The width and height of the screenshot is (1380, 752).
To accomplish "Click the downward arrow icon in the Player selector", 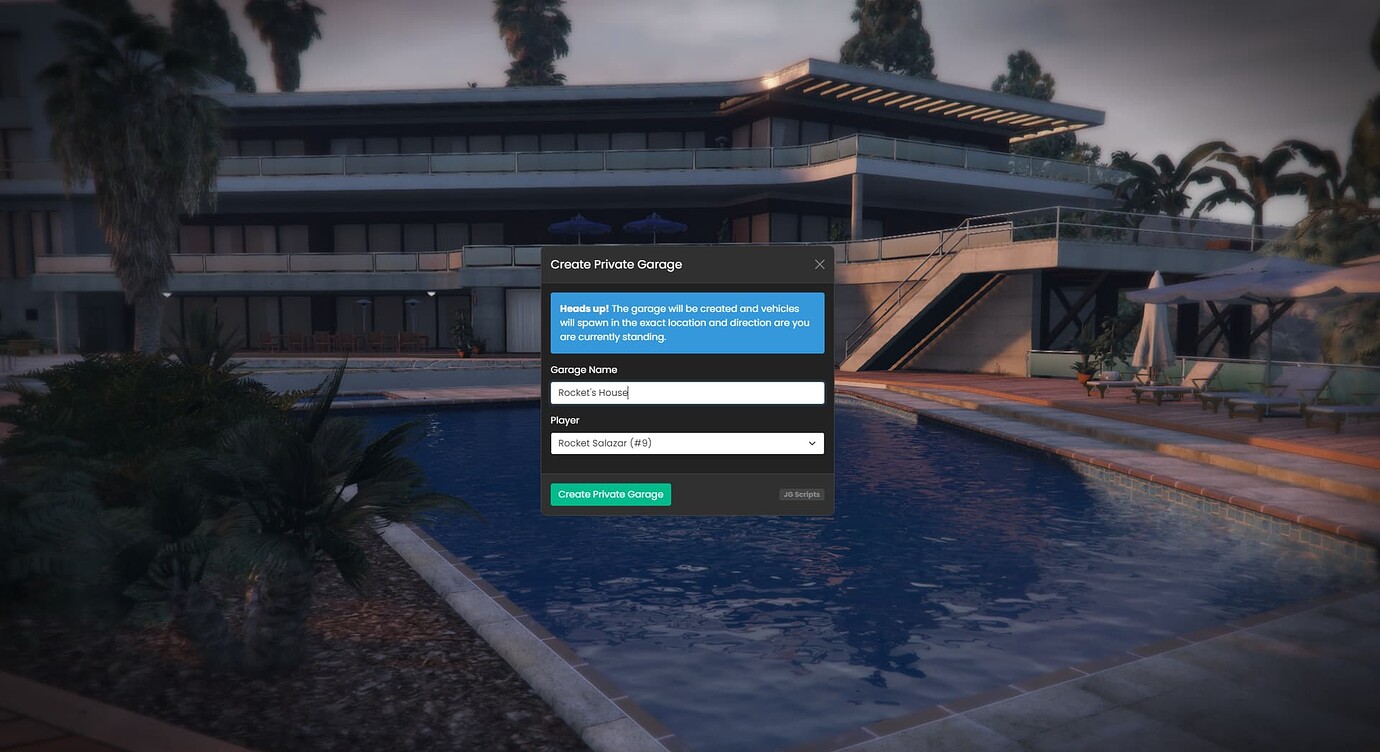I will 812,442.
